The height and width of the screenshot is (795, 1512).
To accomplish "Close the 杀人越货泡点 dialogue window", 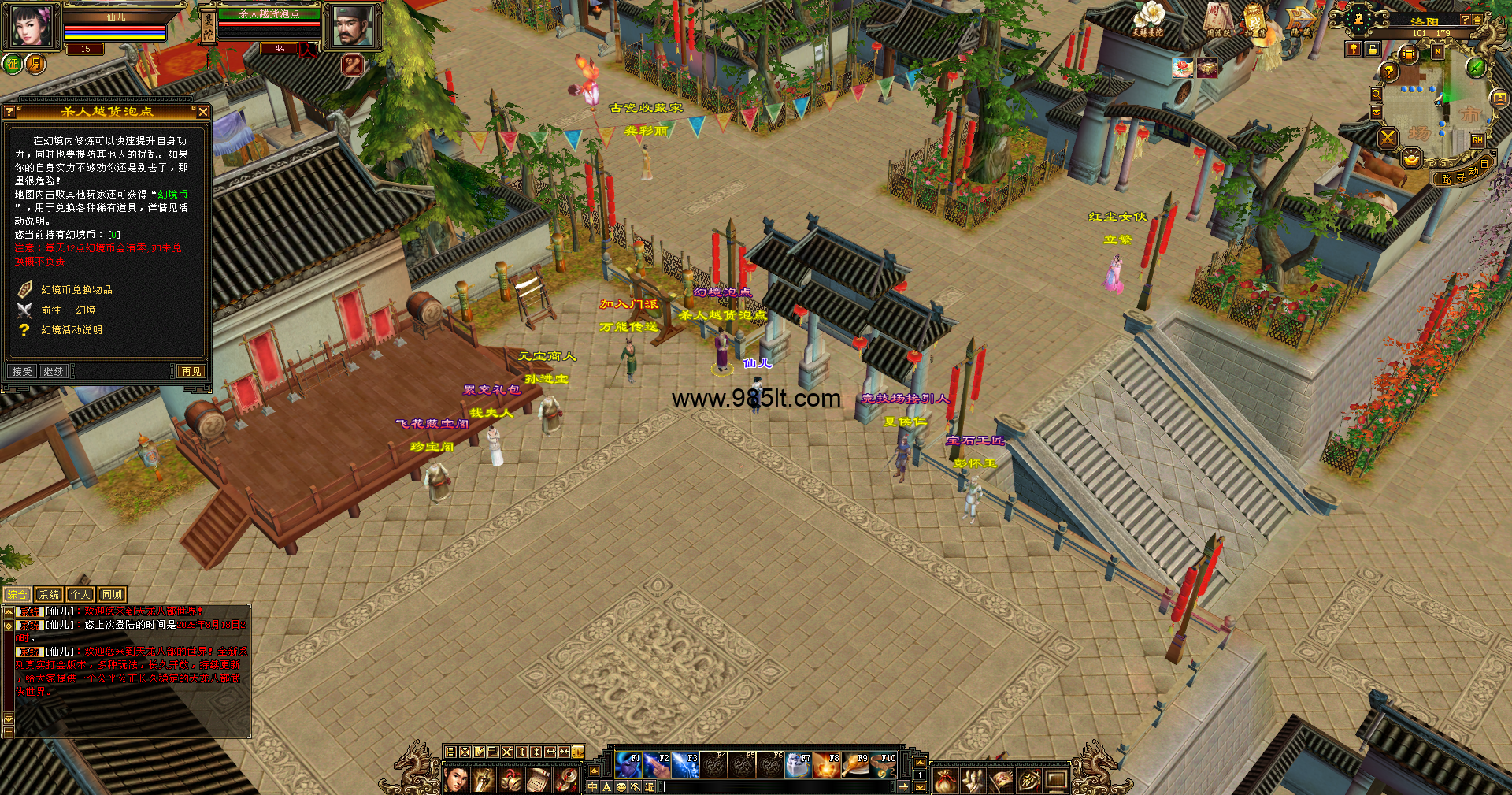I will point(203,112).
